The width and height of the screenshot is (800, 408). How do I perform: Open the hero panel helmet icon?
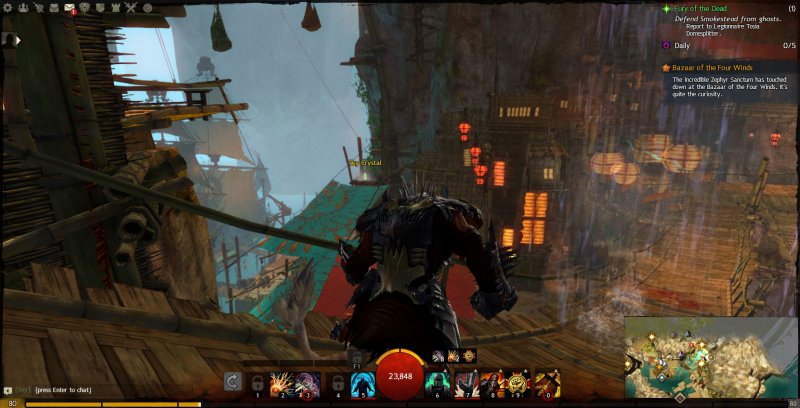point(38,7)
